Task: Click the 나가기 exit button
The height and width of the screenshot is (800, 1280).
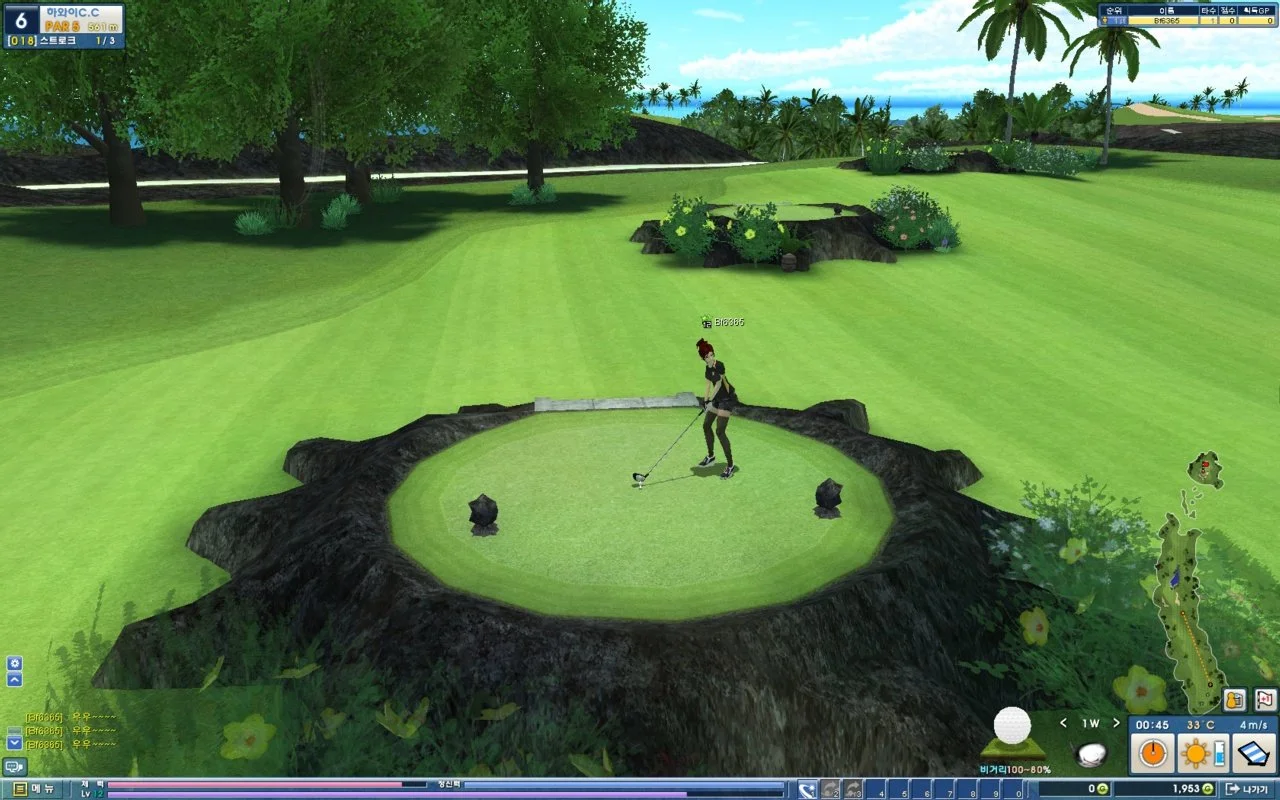Action: click(x=1250, y=790)
